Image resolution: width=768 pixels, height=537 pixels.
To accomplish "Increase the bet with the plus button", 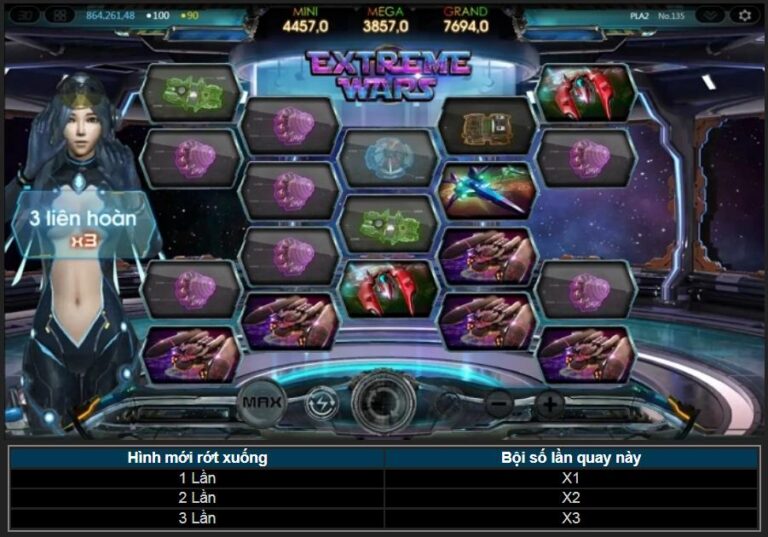I will 549,405.
